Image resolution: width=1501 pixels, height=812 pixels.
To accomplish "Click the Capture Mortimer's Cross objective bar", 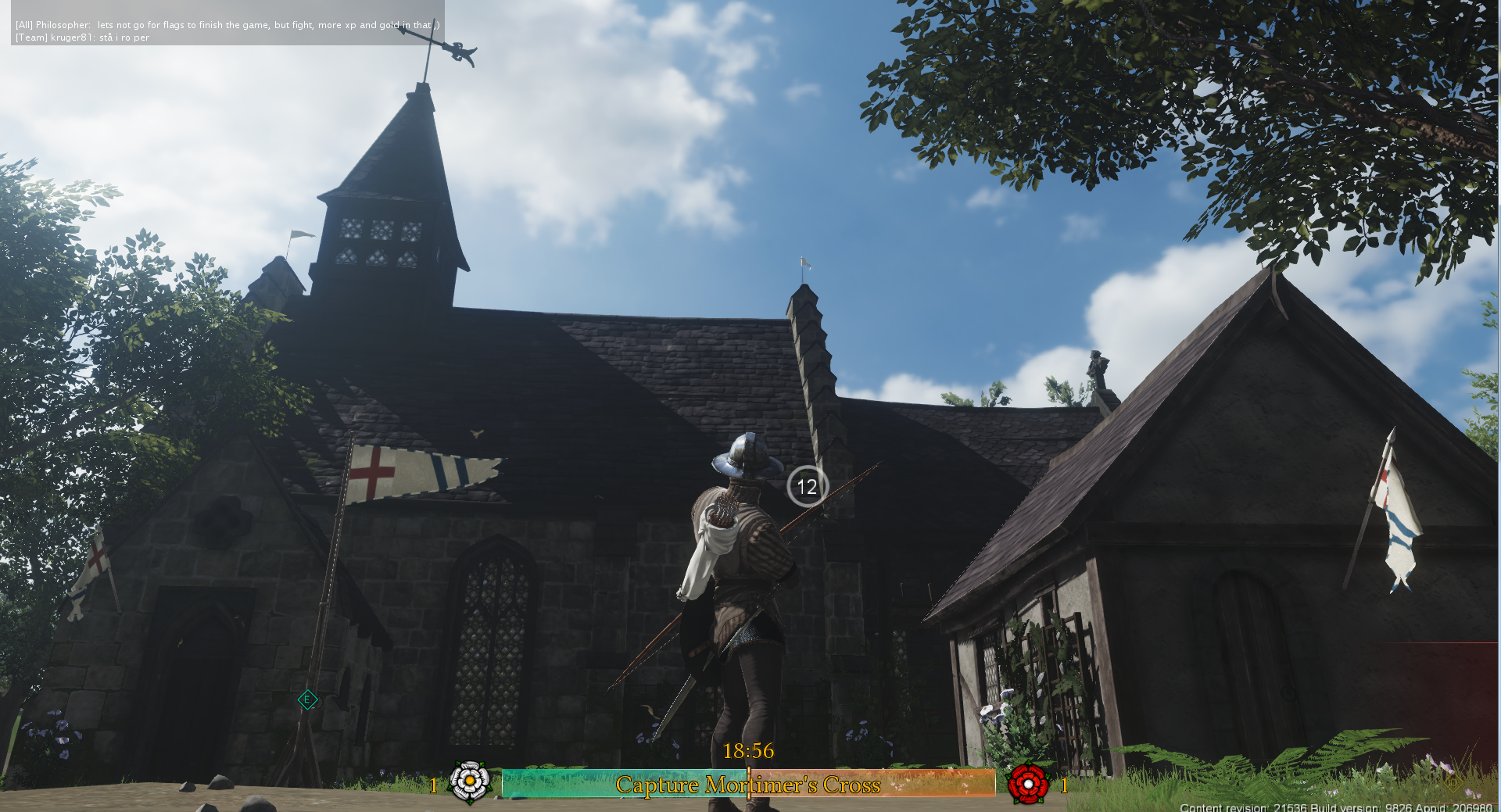I will tap(748, 784).
